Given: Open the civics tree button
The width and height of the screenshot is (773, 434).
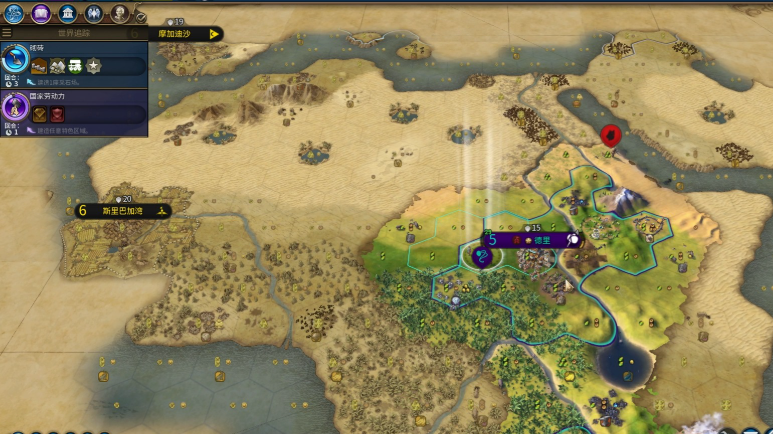Looking at the screenshot, I should click(x=41, y=13).
